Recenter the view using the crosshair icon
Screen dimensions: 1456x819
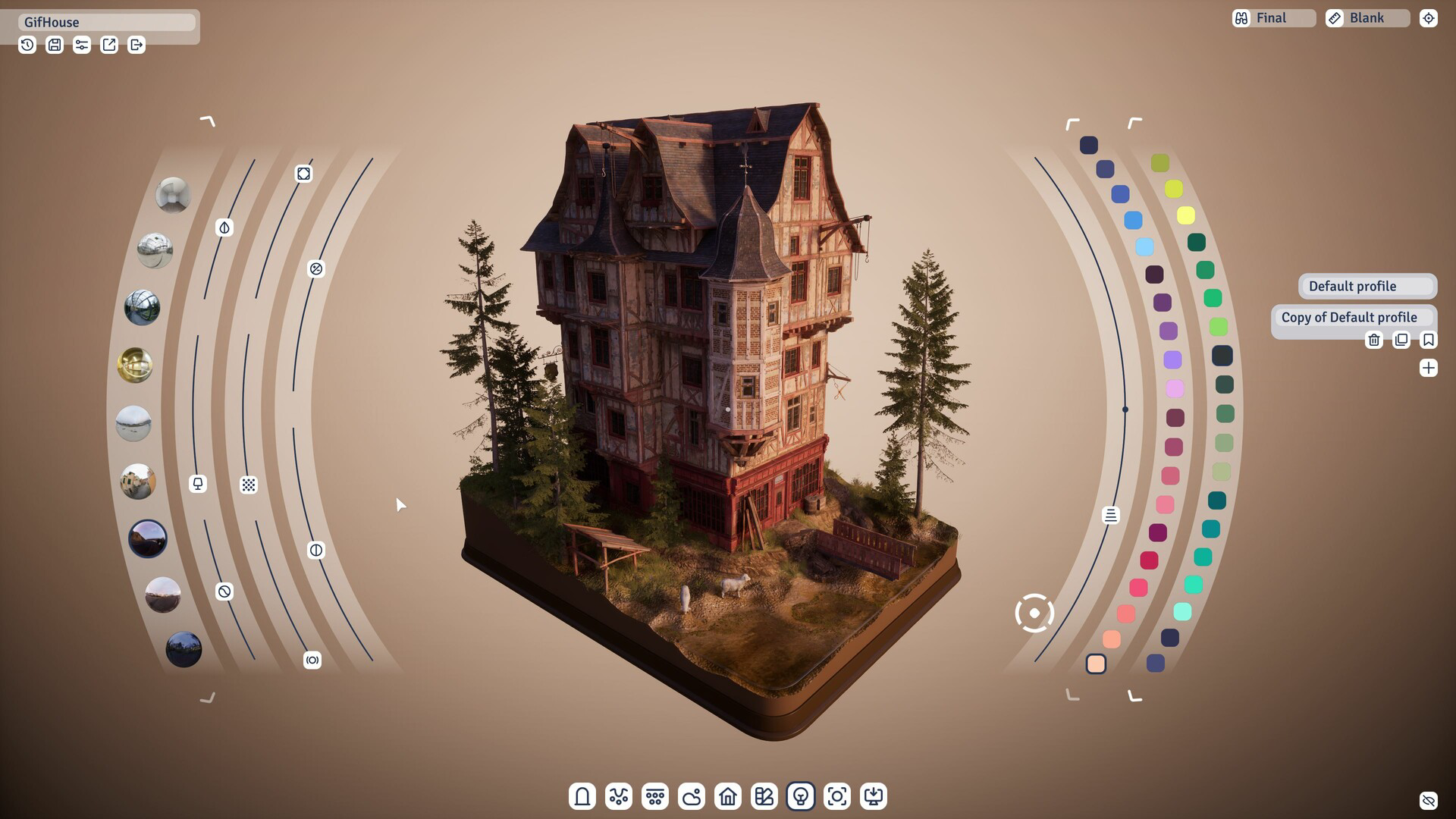(1429, 17)
